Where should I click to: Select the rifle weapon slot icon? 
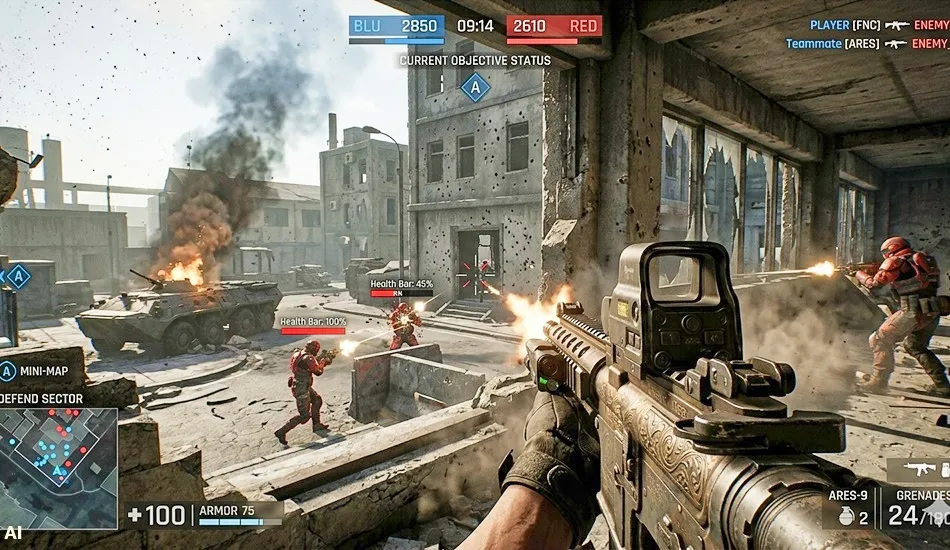[918, 469]
